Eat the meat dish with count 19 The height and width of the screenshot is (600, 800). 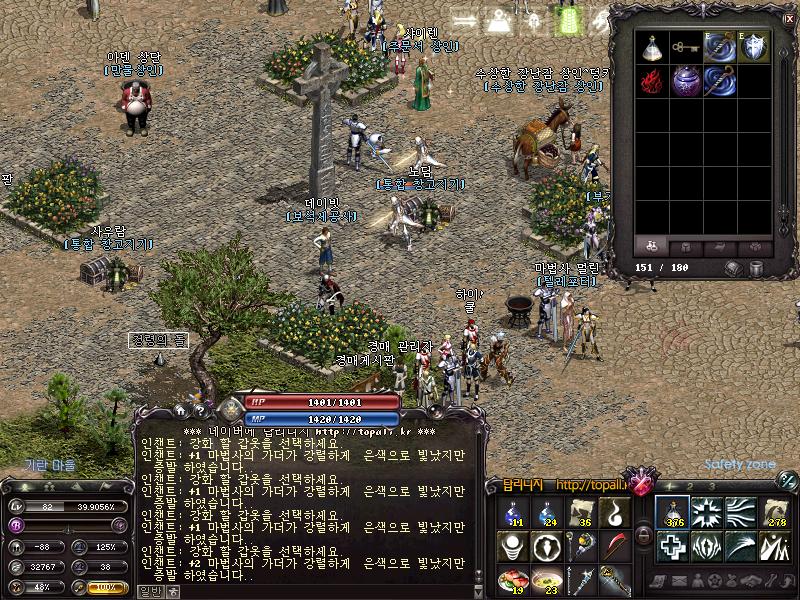[x=513, y=580]
